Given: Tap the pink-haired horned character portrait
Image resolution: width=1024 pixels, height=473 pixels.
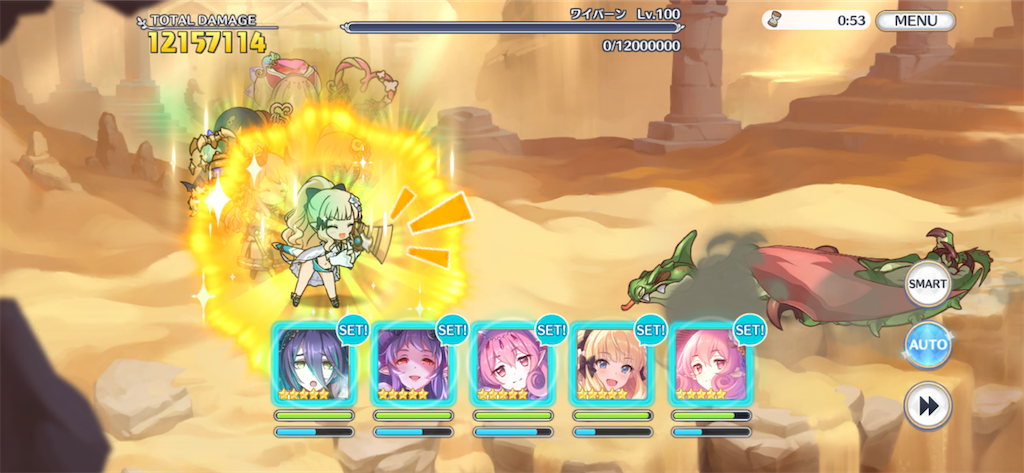Looking at the screenshot, I should click(512, 365).
